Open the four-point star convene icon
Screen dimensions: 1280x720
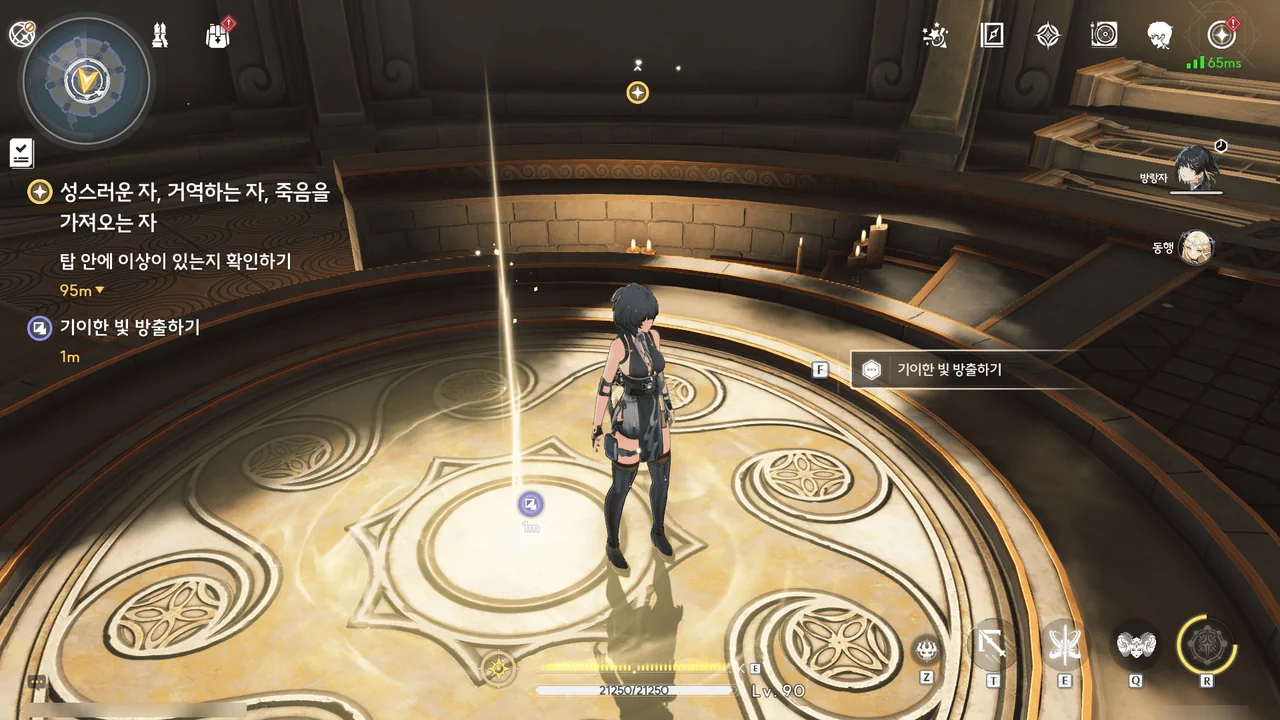1047,36
